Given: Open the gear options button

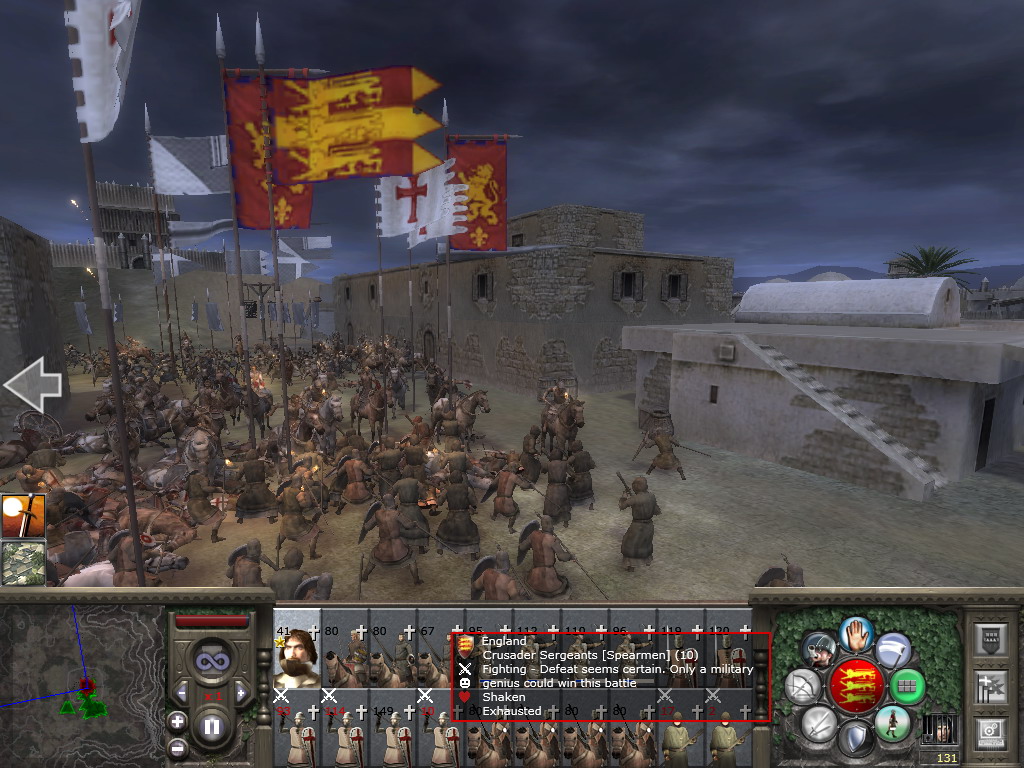Looking at the screenshot, I should (x=991, y=731).
